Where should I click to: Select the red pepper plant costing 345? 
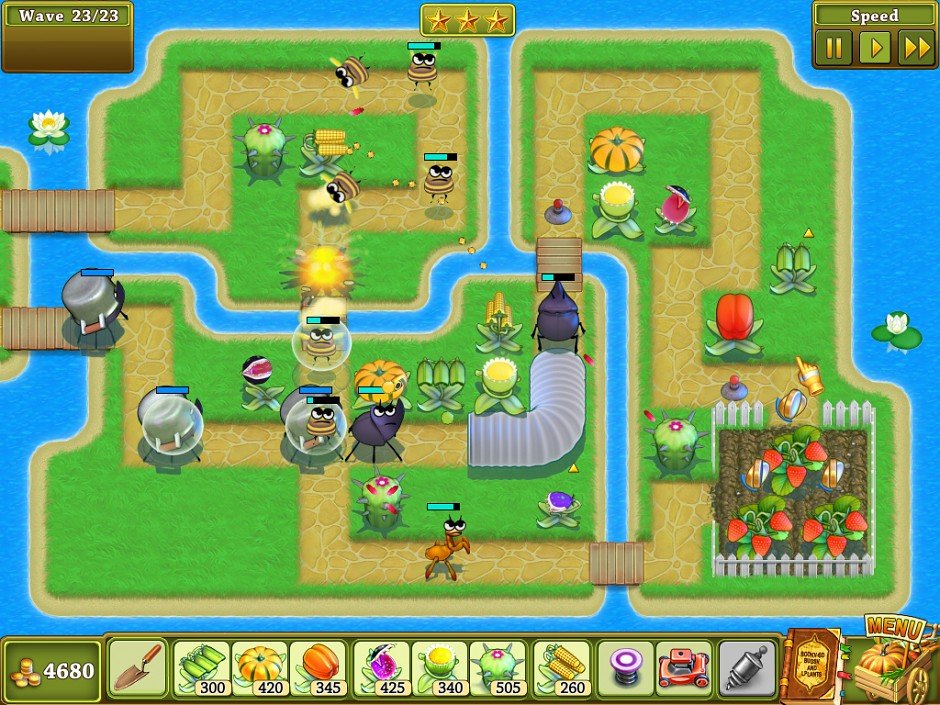pos(319,667)
